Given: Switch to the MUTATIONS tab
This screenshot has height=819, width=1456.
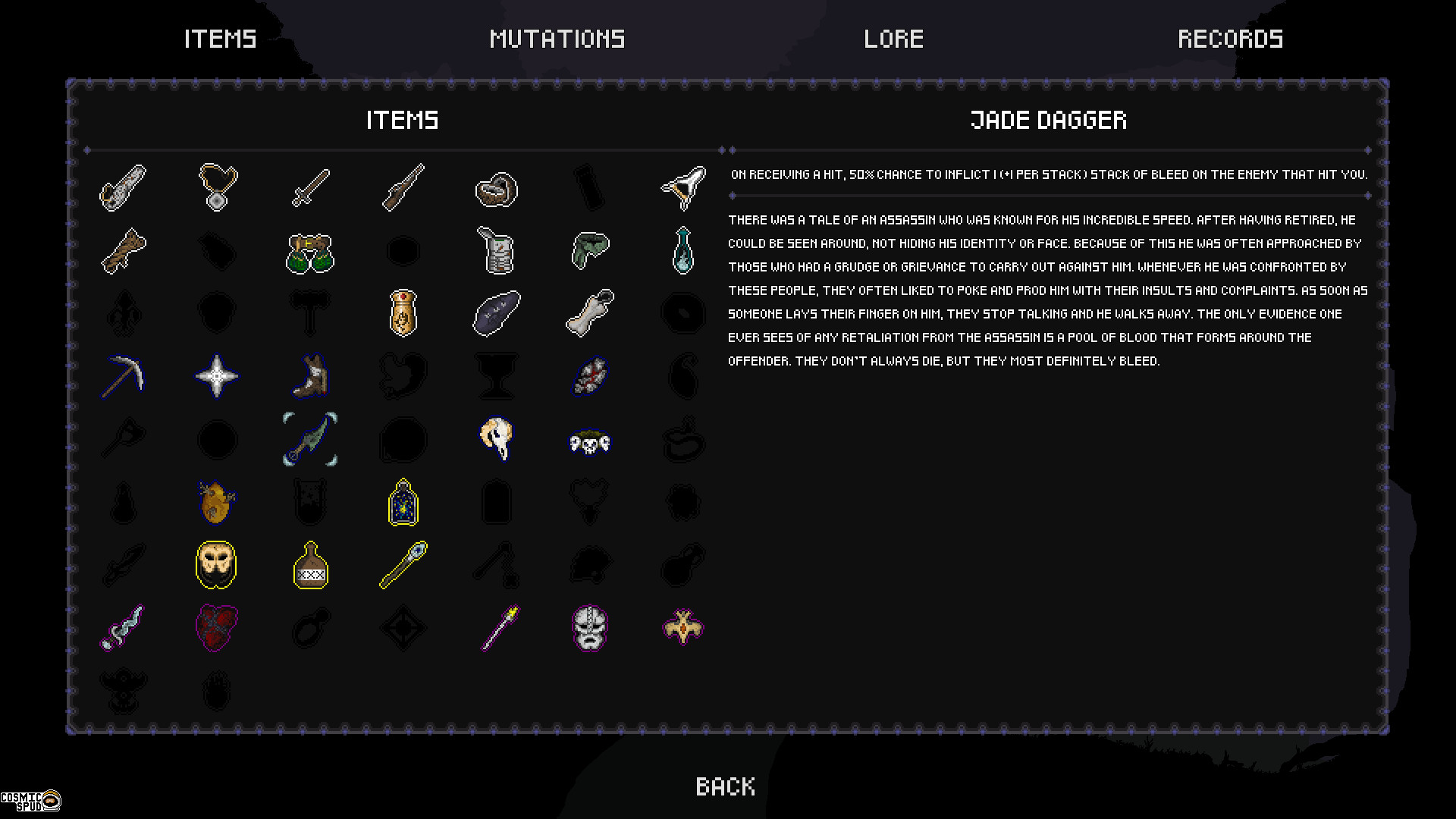Looking at the screenshot, I should [x=557, y=39].
